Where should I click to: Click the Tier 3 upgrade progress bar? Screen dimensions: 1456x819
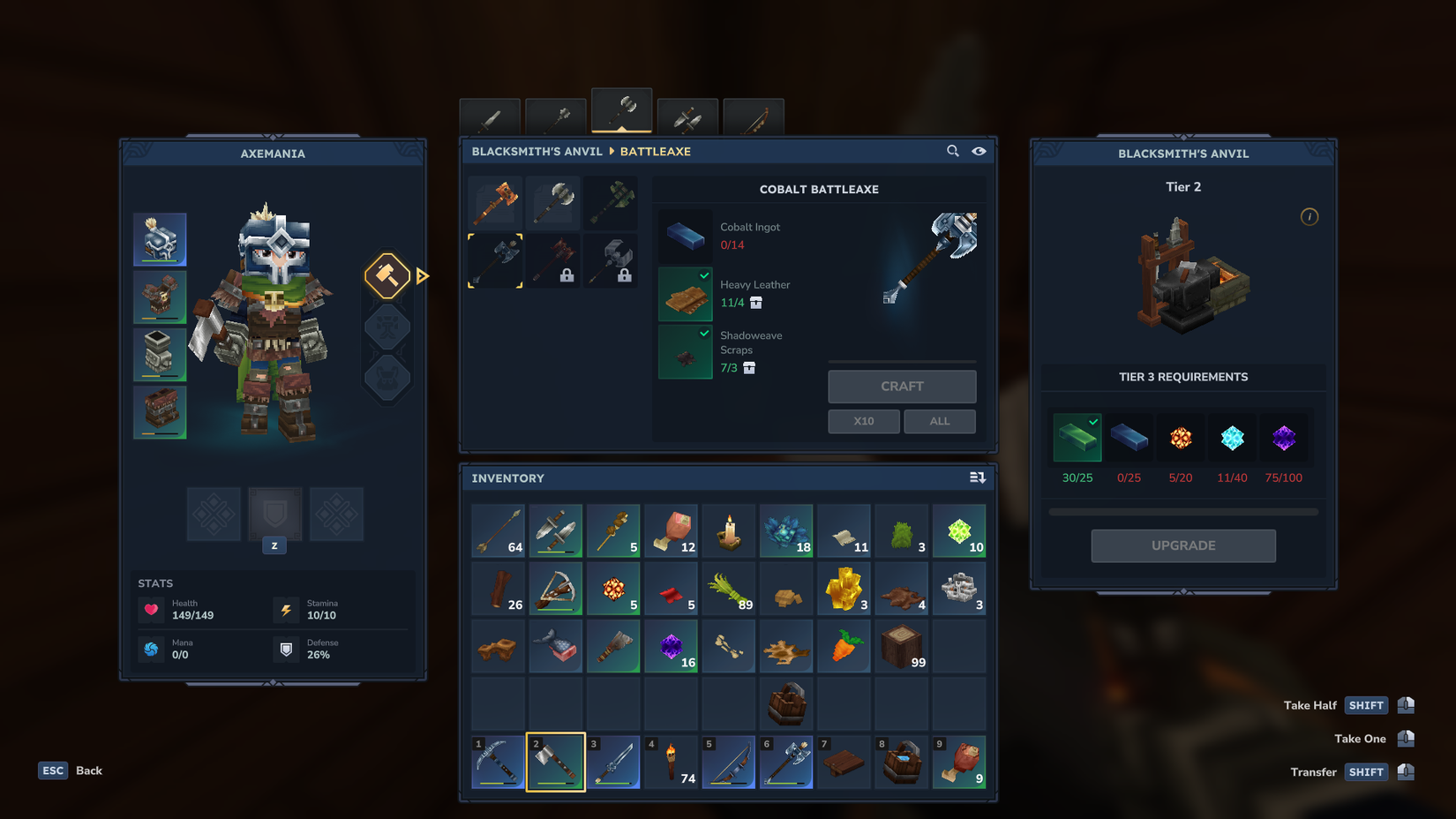click(x=1182, y=510)
